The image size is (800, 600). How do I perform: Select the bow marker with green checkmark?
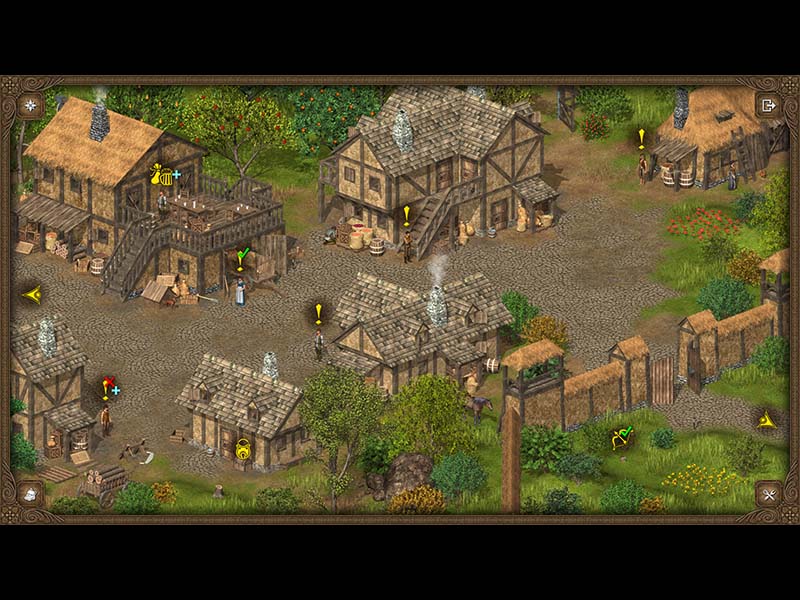tap(622, 436)
